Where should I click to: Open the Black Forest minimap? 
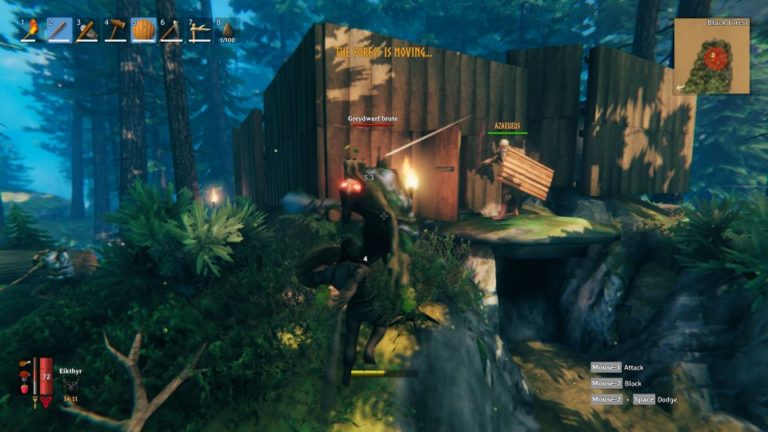pyautogui.click(x=711, y=56)
